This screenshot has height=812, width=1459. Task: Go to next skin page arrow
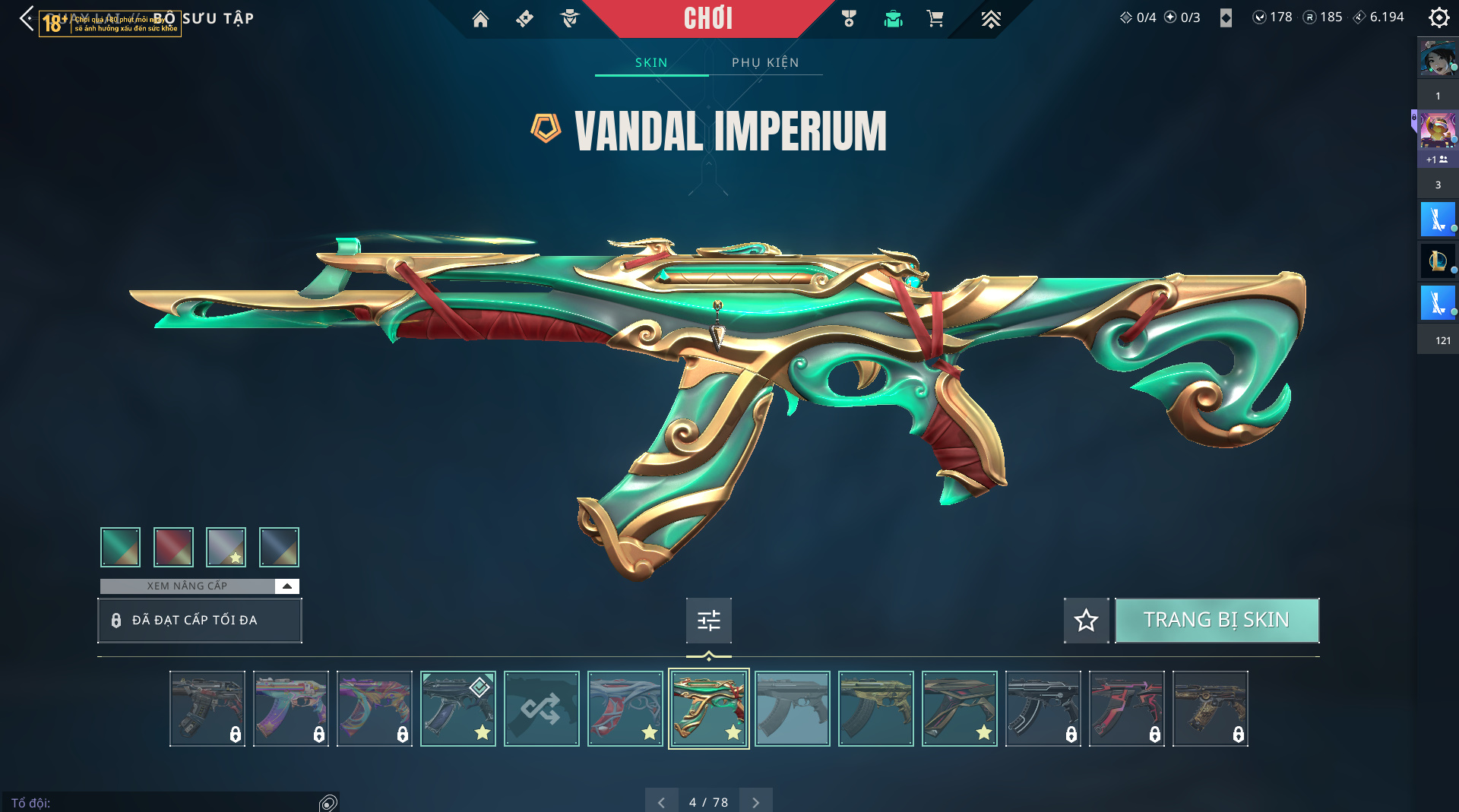(x=755, y=802)
